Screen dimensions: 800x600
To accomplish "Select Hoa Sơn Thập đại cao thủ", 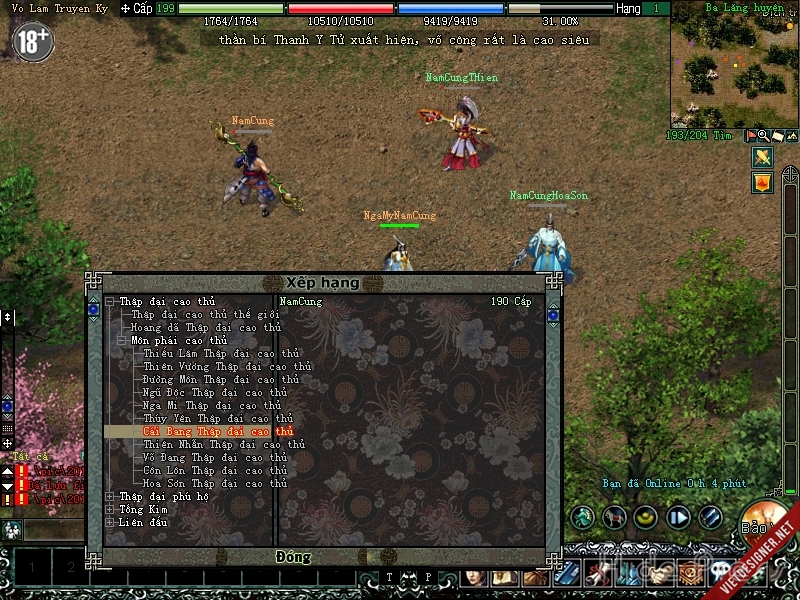I will tap(214, 483).
